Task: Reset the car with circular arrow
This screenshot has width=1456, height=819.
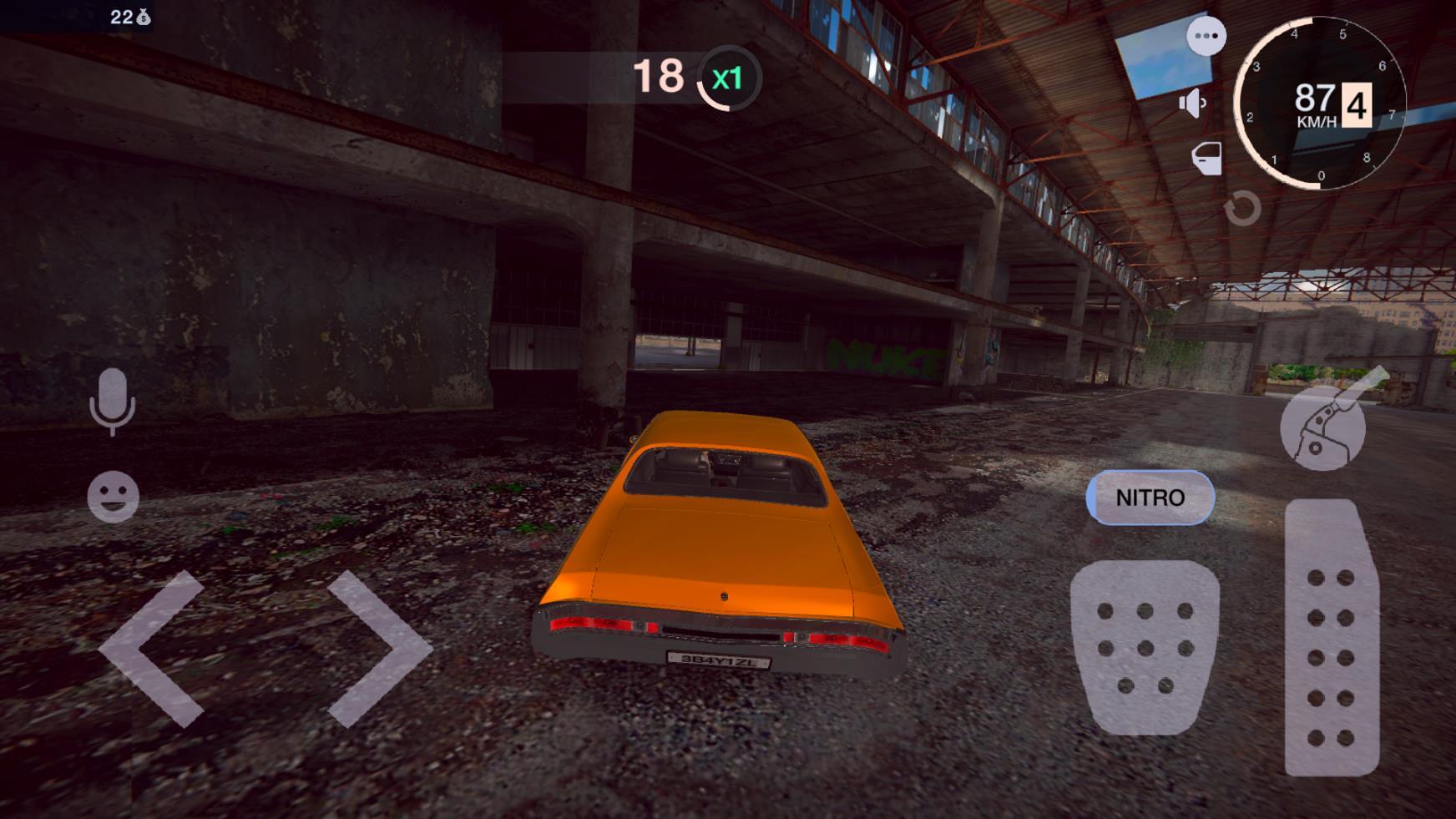Action: click(1241, 208)
